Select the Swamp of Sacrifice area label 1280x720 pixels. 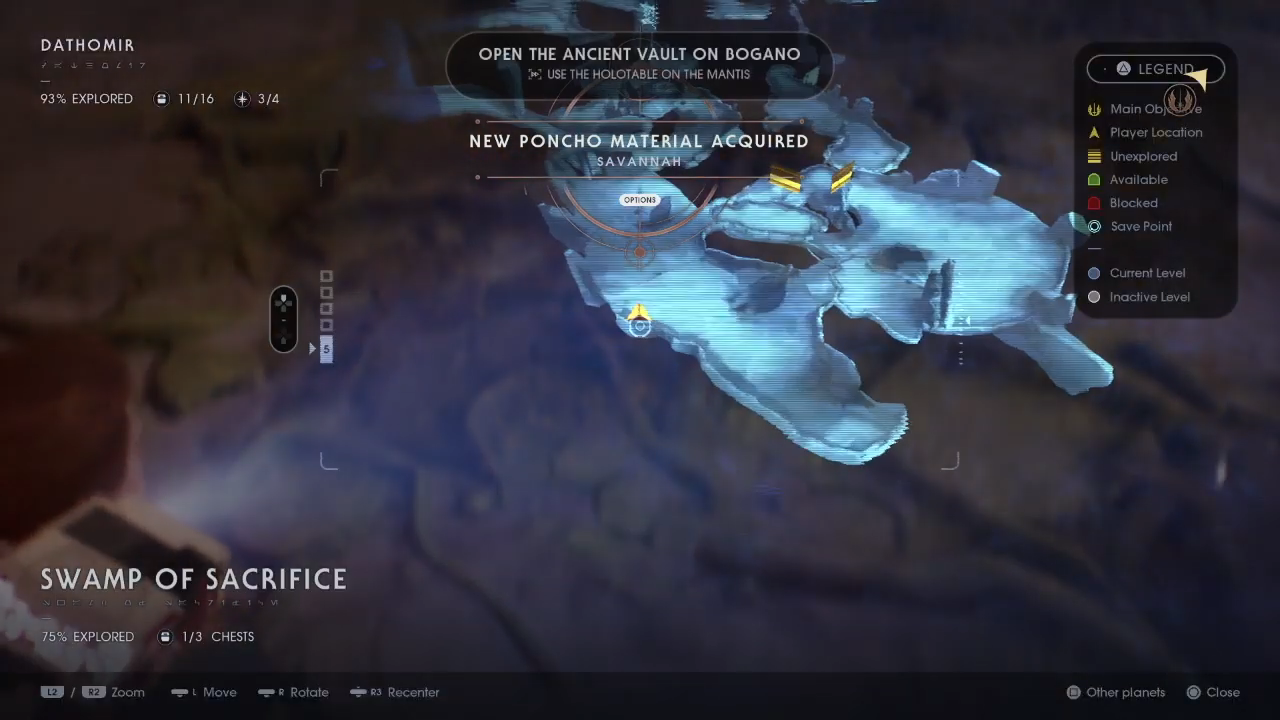[193, 579]
